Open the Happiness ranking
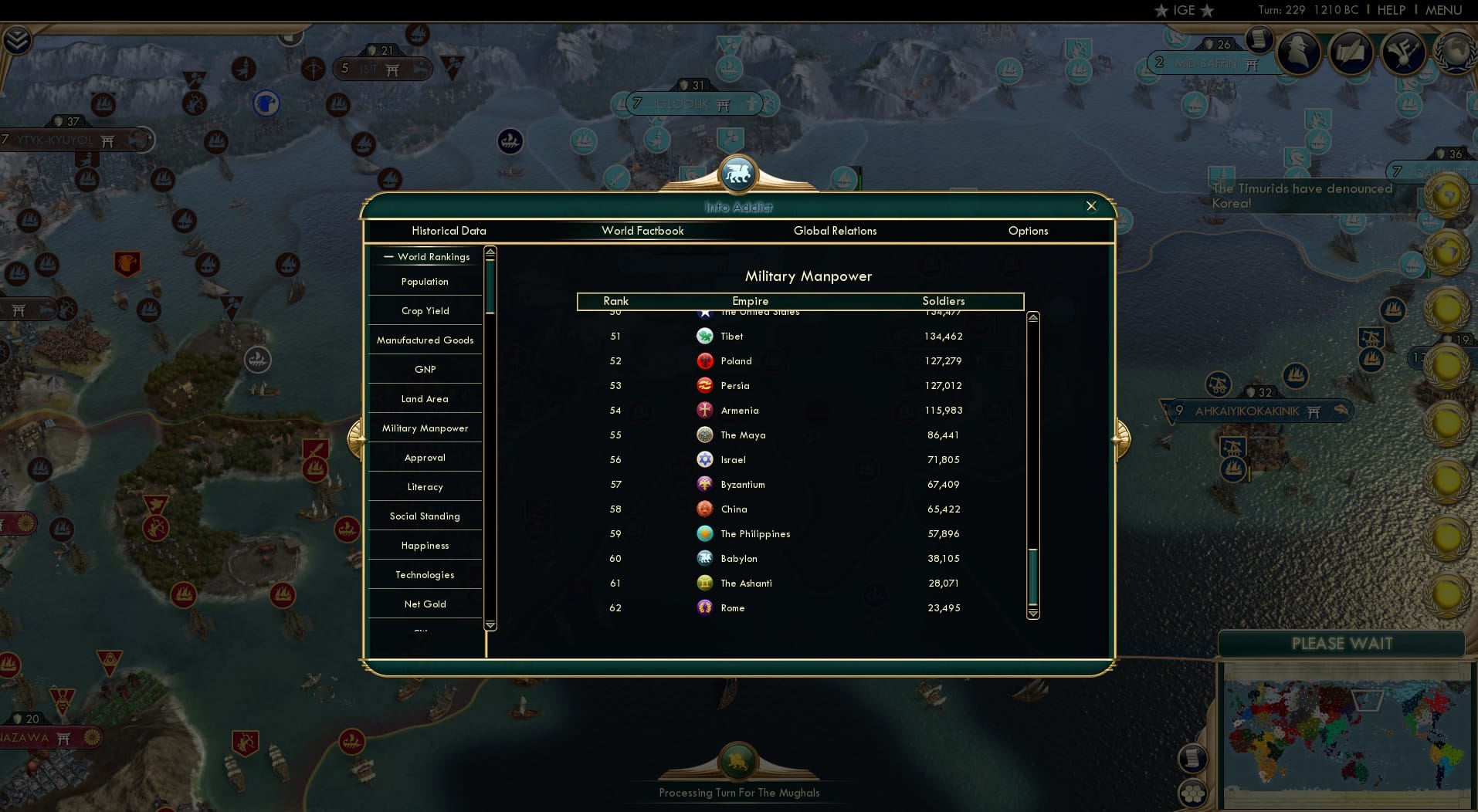 pos(425,545)
